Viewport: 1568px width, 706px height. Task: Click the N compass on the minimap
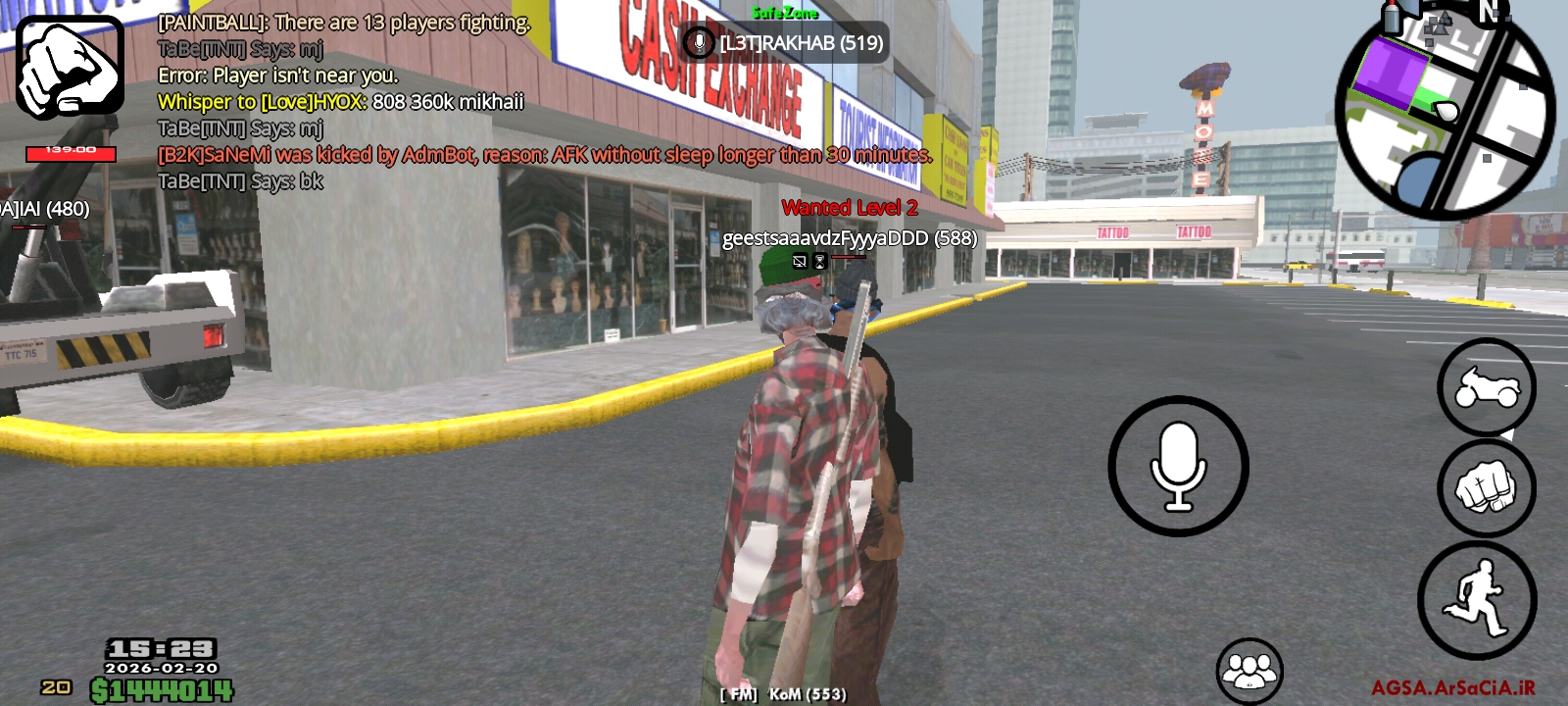coord(1490,14)
